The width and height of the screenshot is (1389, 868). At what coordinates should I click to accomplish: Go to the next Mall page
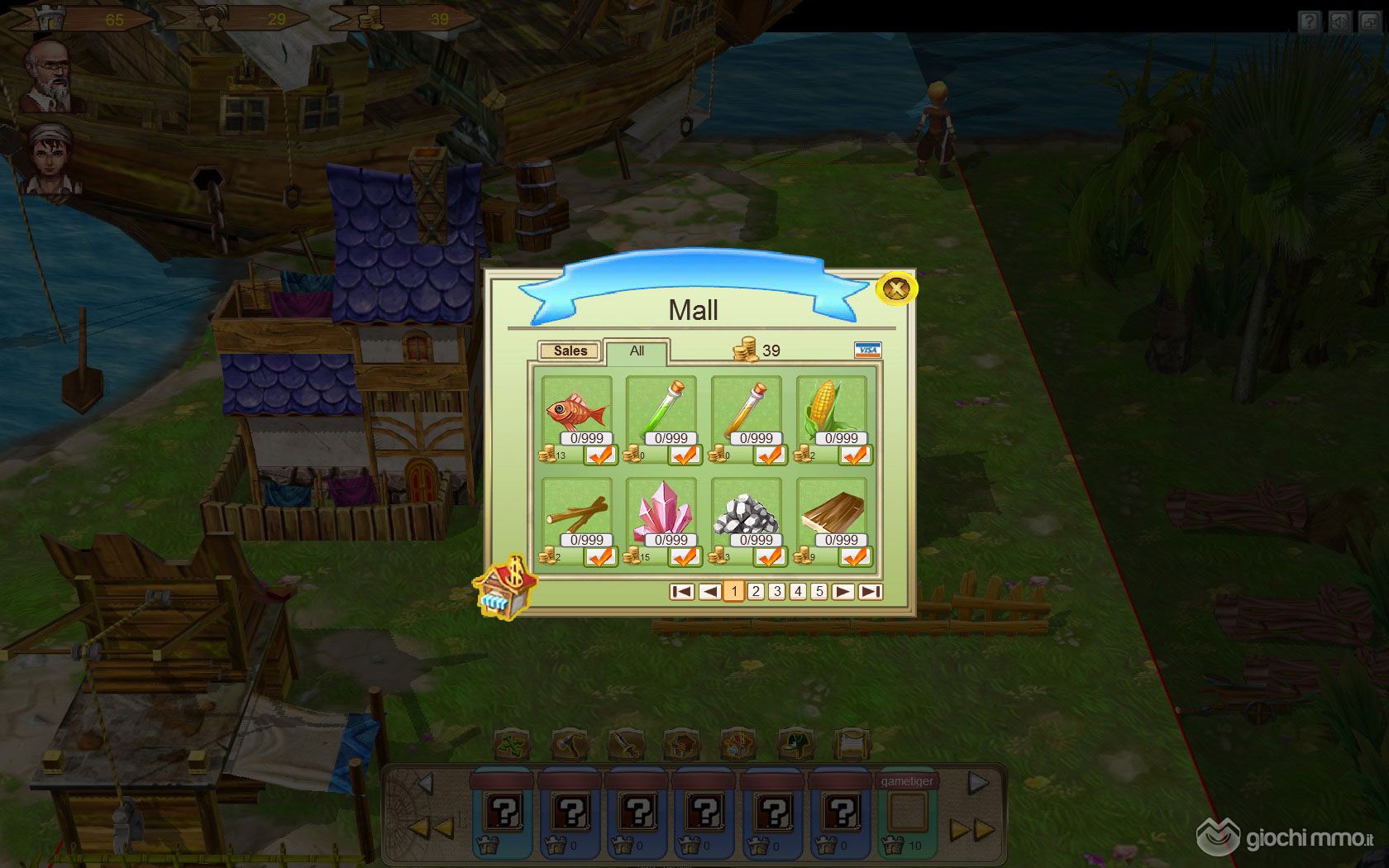click(x=842, y=591)
